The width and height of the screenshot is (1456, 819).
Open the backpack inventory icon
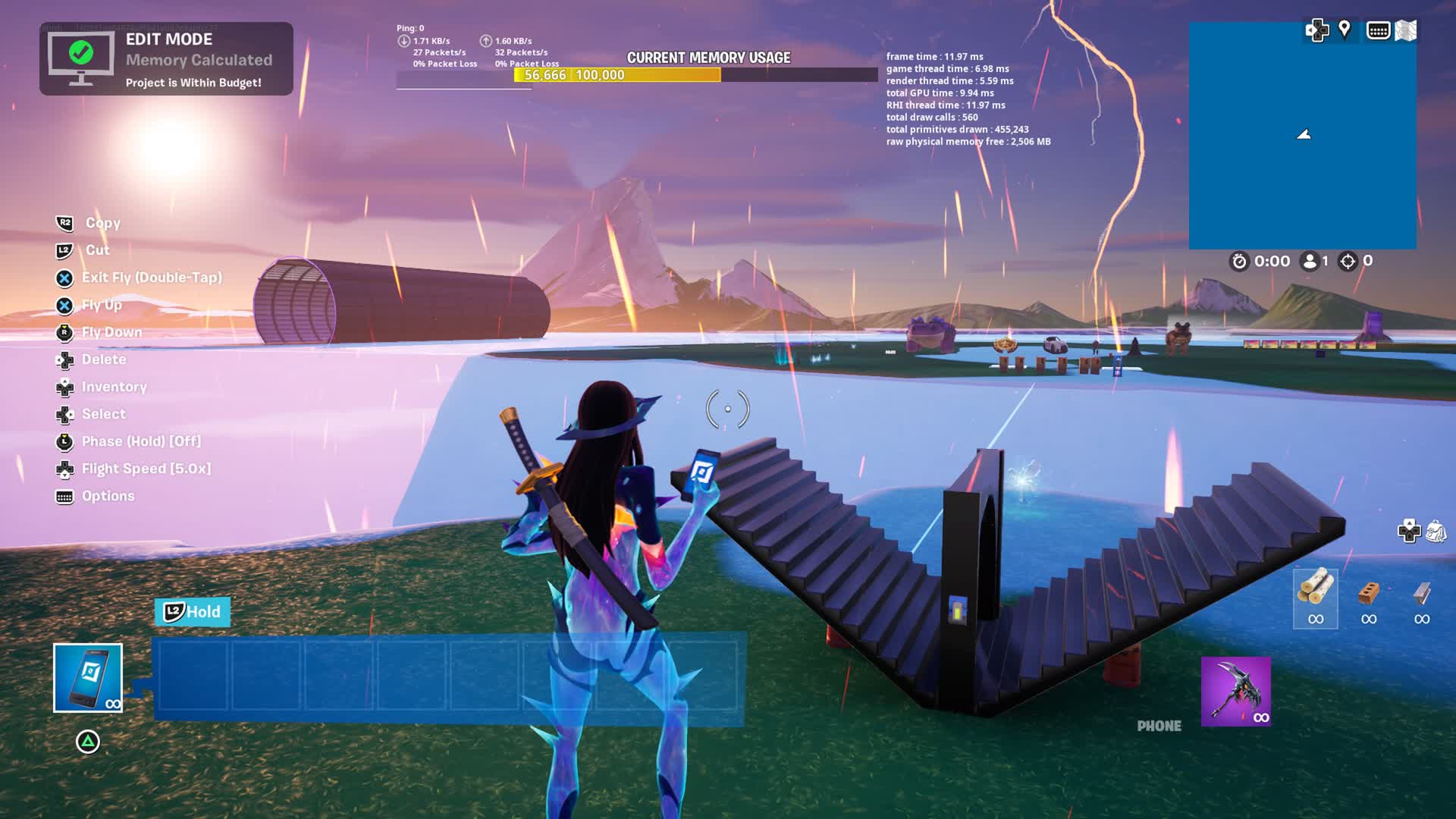(x=1436, y=531)
